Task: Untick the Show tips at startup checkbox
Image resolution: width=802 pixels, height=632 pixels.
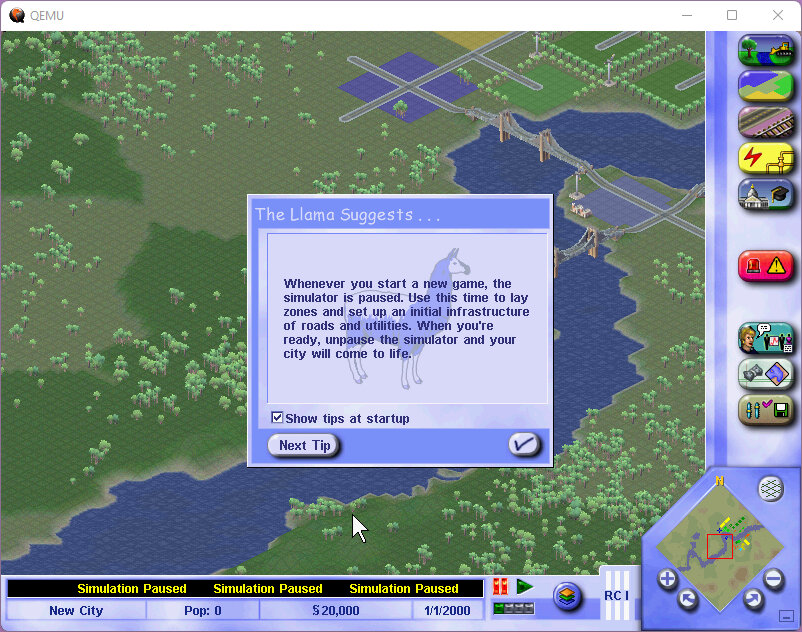Action: pos(278,418)
